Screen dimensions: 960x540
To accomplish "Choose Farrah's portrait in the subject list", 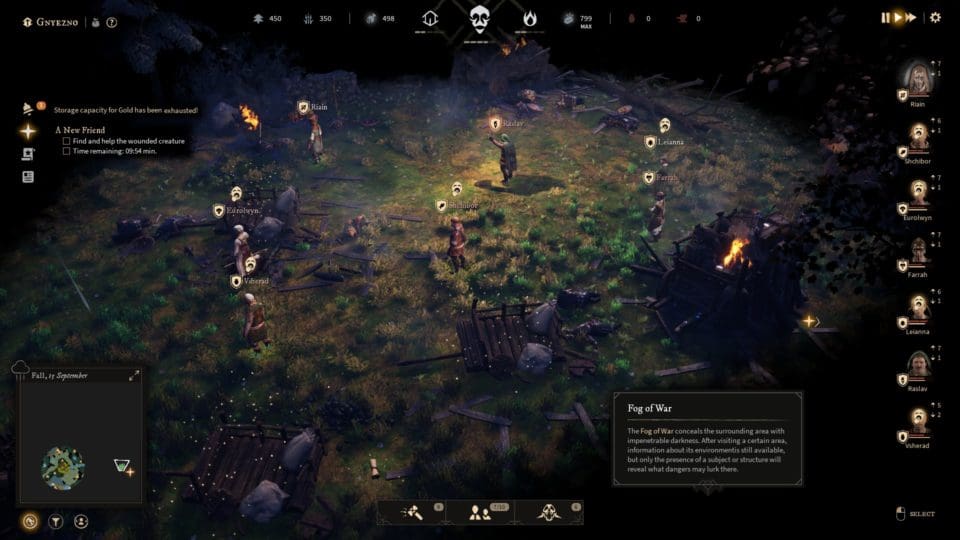I will [x=918, y=251].
